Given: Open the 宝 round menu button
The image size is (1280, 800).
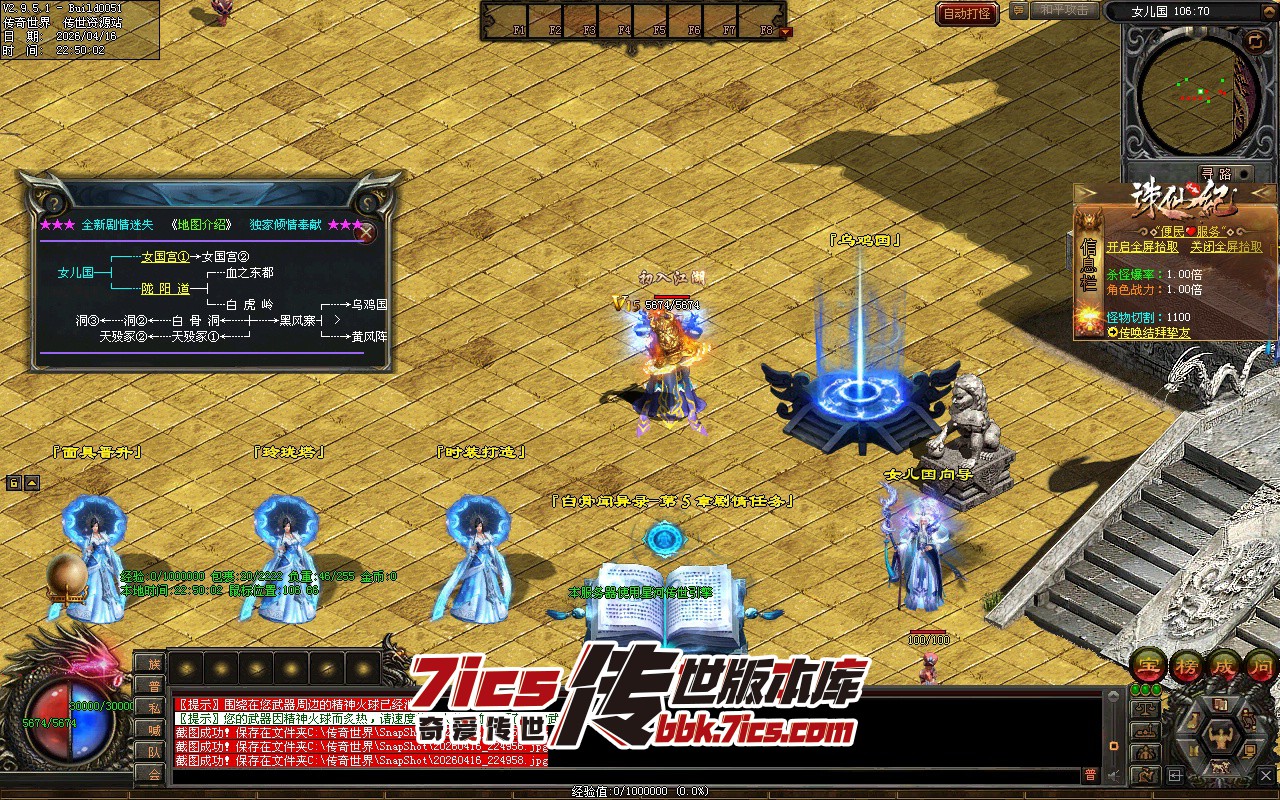Looking at the screenshot, I should click(x=1147, y=666).
